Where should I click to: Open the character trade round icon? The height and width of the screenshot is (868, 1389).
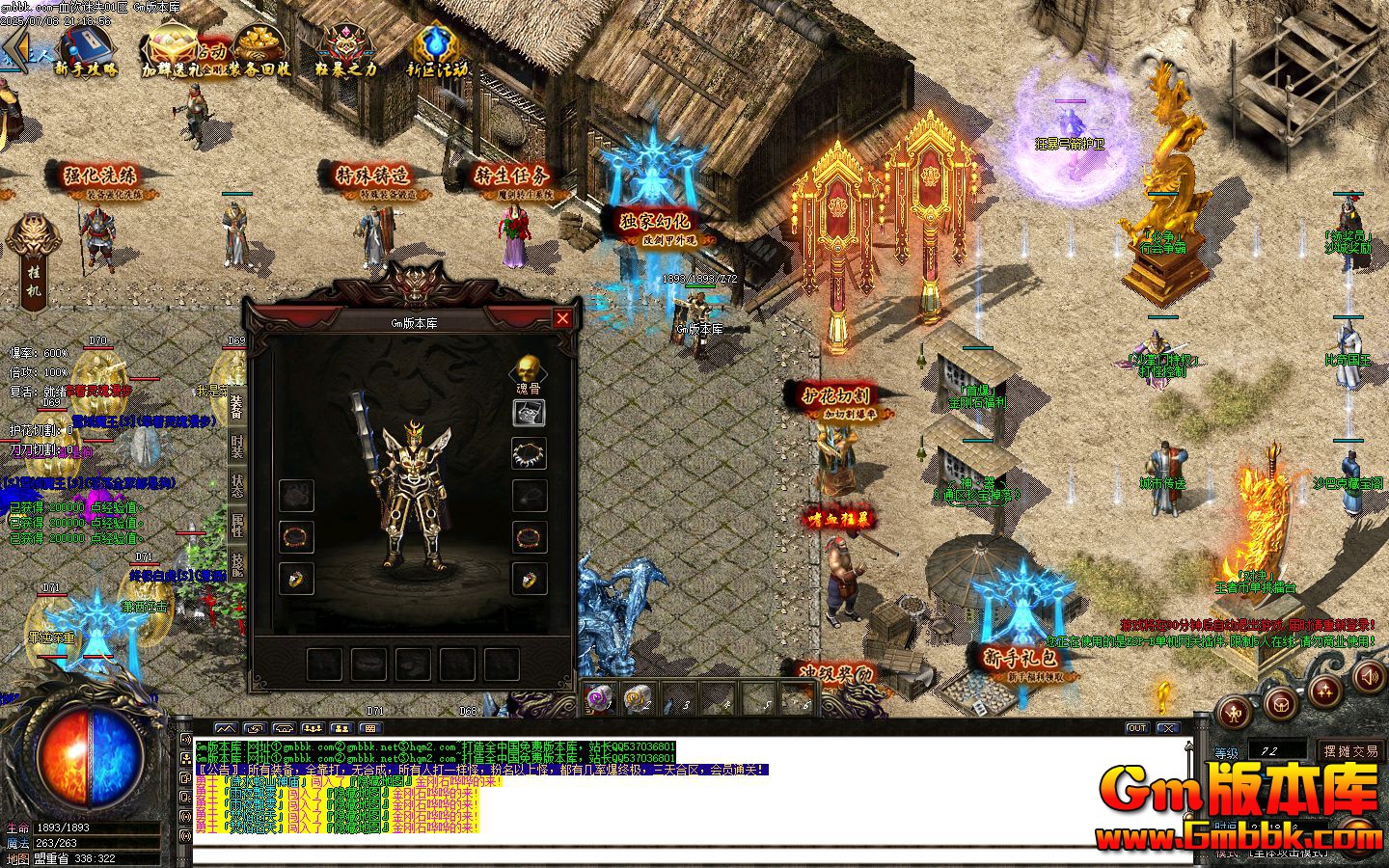(1234, 713)
